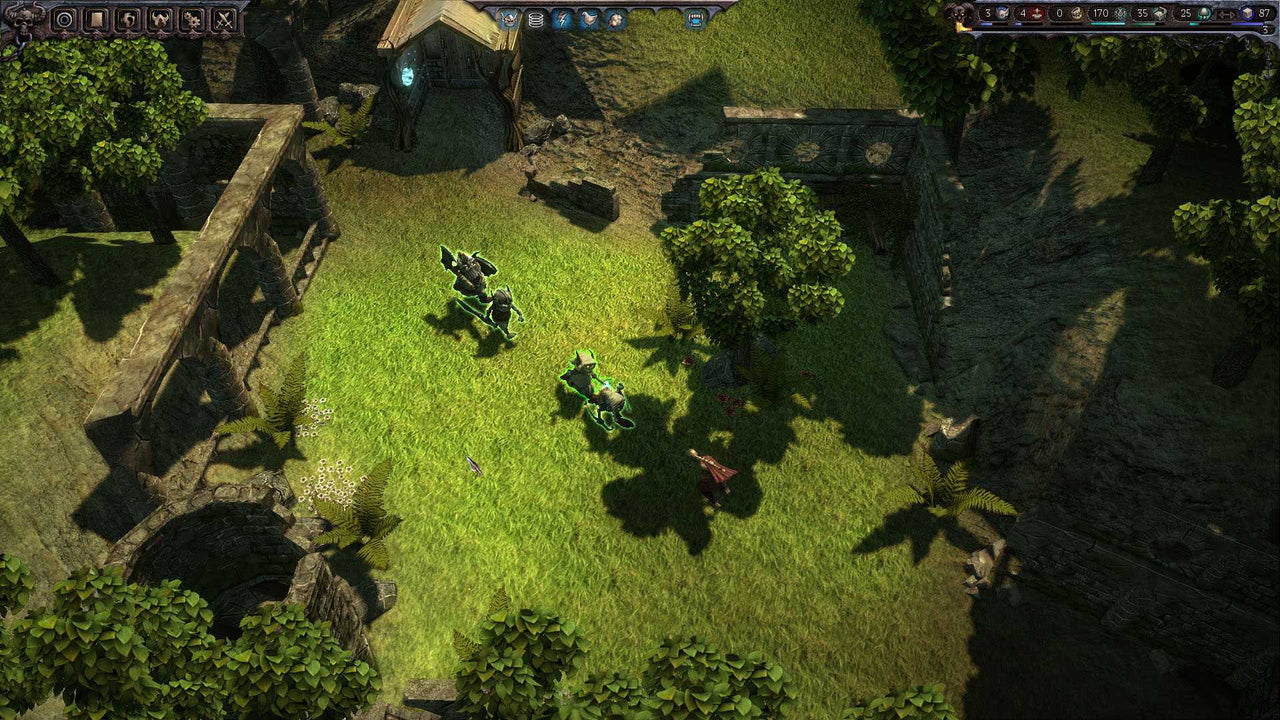This screenshot has width=1280, height=720.
Task: Open the horned helmet units panel
Action: click(159, 19)
